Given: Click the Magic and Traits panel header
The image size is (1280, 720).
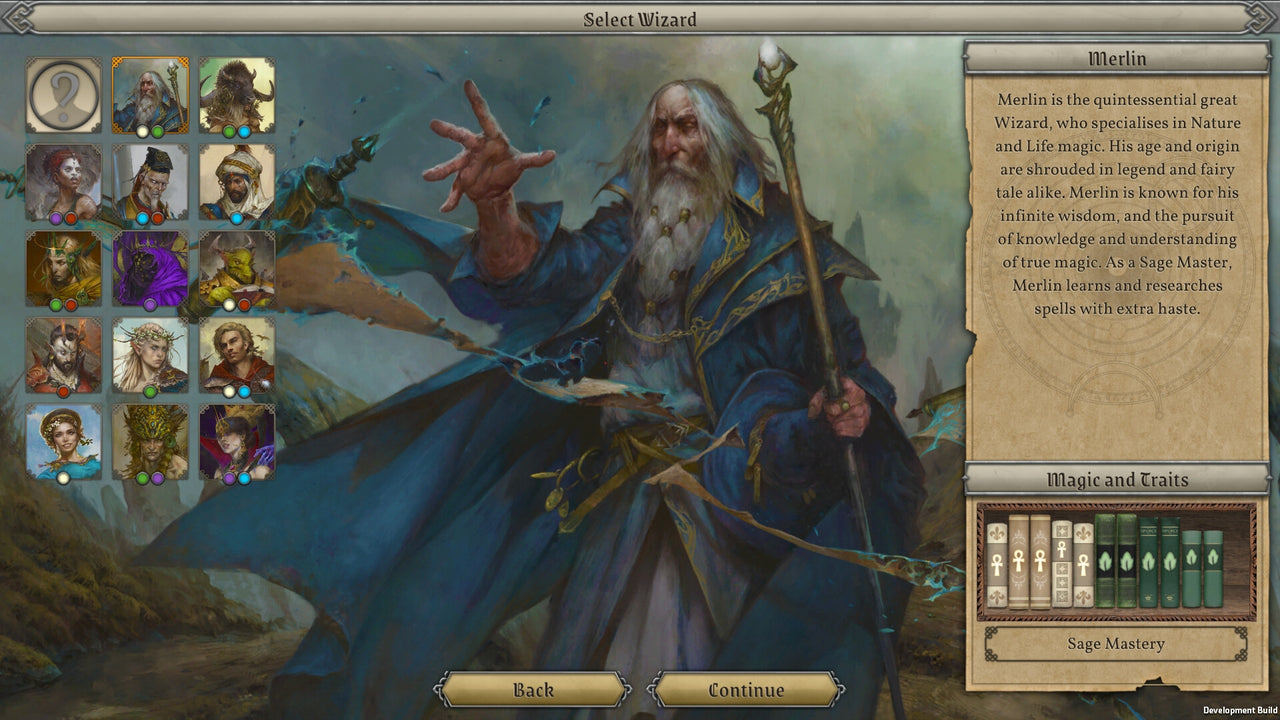Looking at the screenshot, I should click(1117, 480).
